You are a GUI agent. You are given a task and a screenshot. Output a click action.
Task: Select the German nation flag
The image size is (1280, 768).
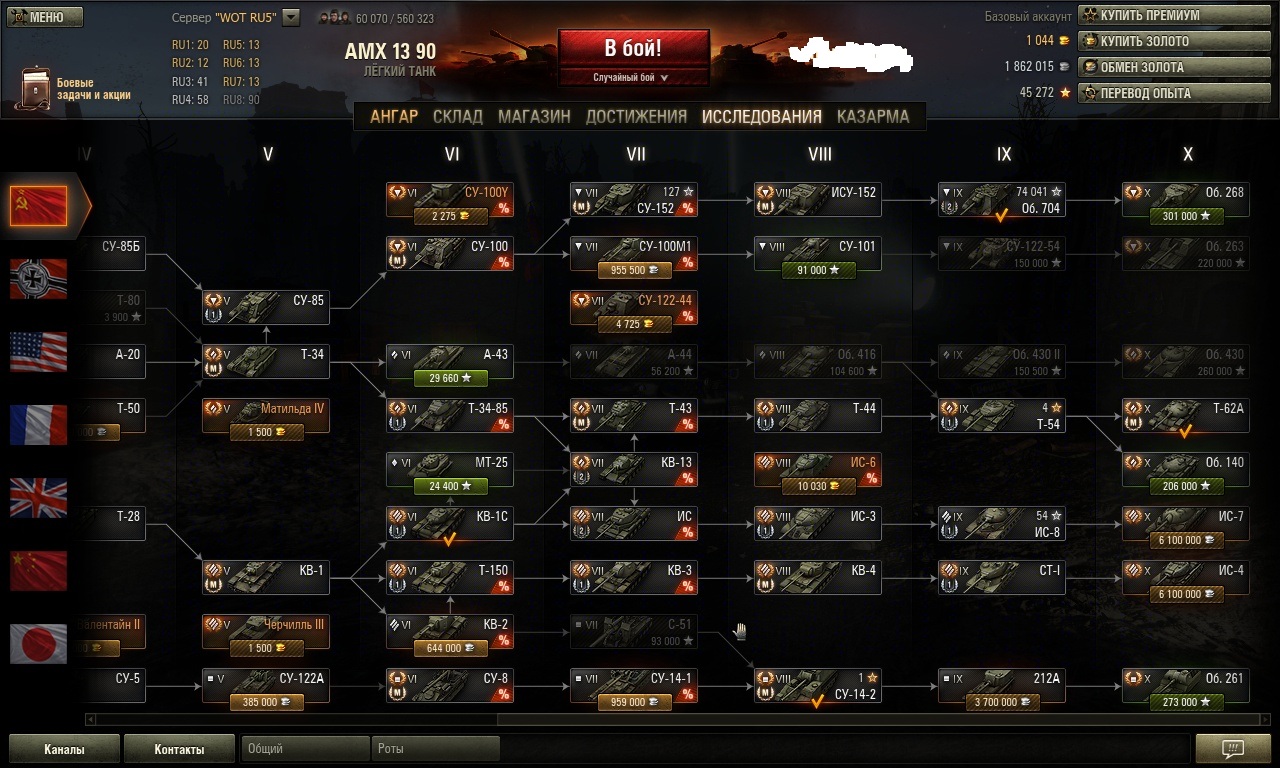[39, 279]
